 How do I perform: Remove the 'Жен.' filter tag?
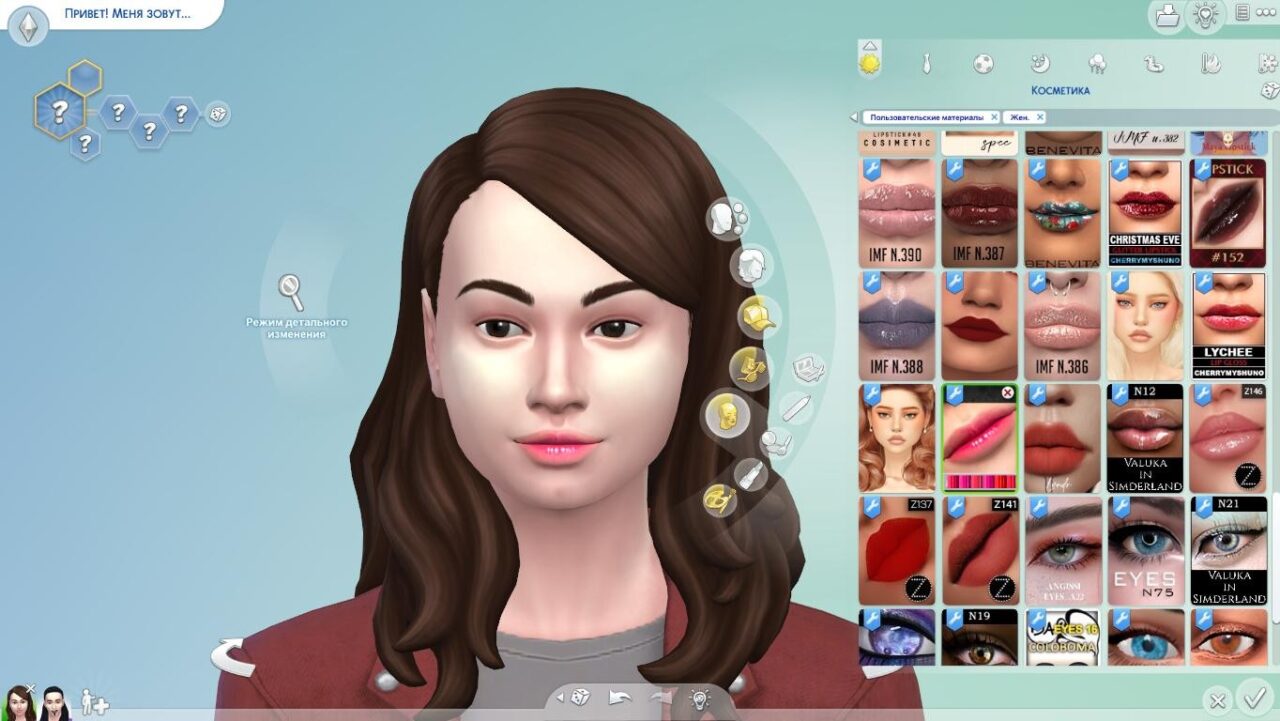tap(1040, 117)
